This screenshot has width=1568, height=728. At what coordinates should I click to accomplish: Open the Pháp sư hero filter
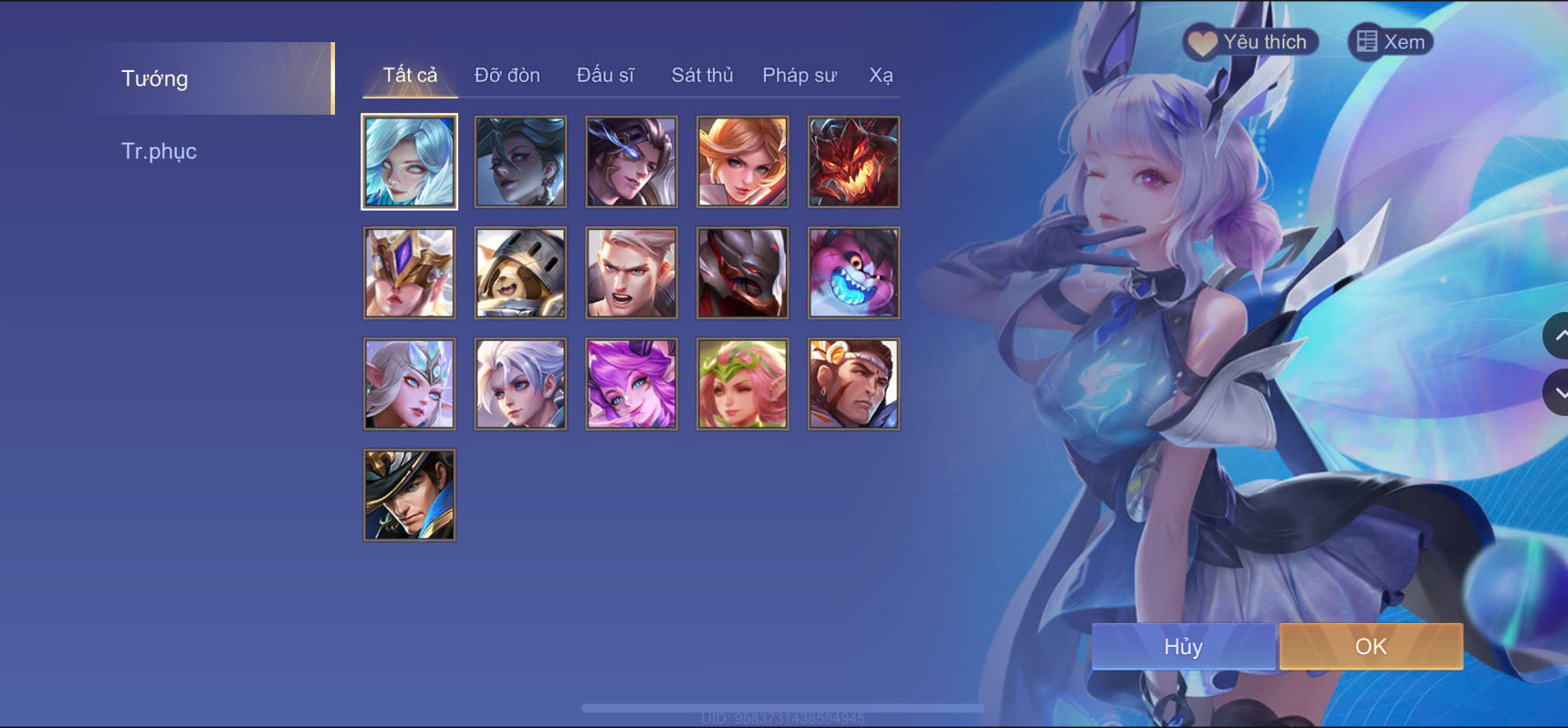coord(799,75)
